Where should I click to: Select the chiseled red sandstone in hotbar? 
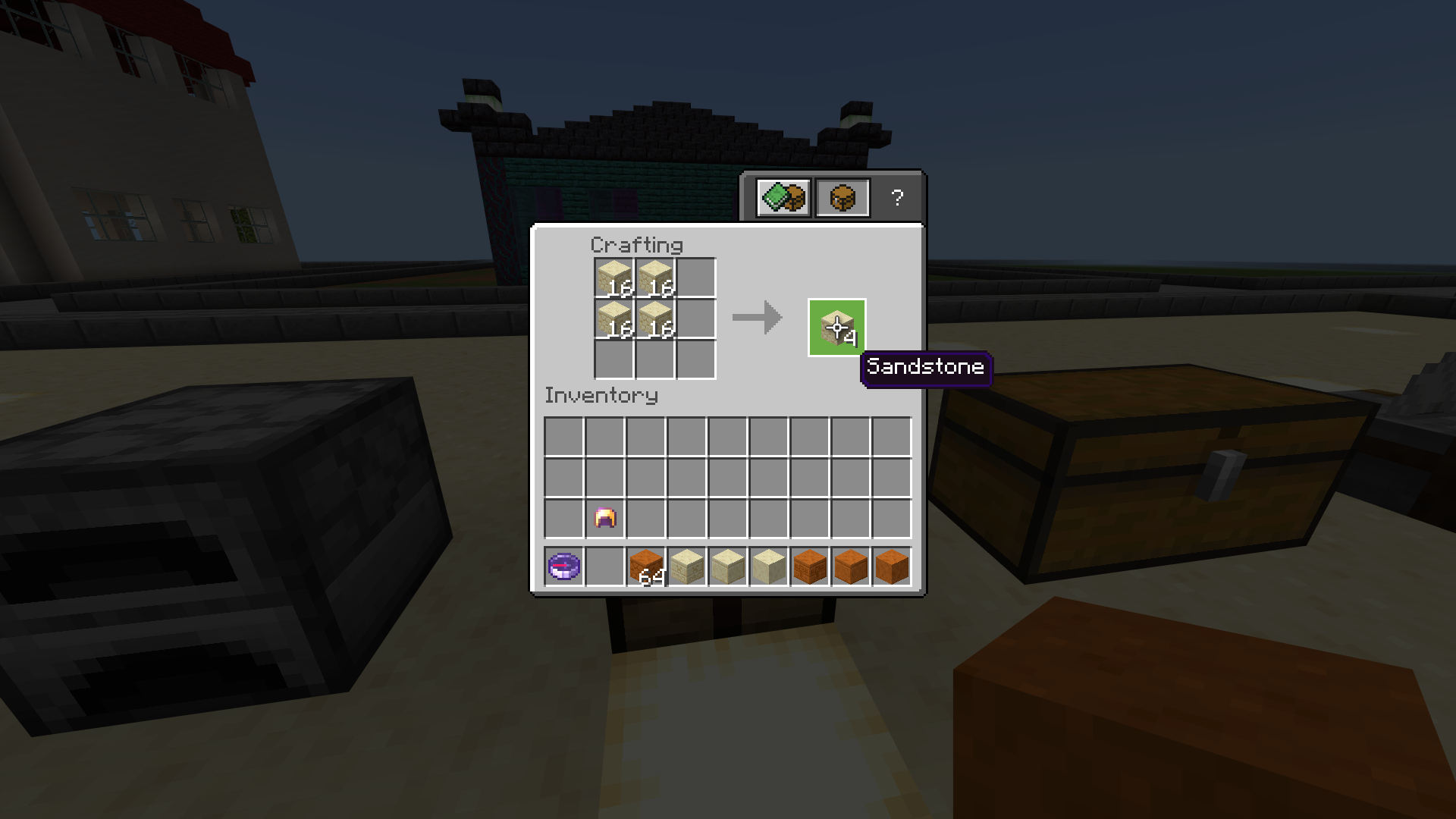[x=811, y=567]
